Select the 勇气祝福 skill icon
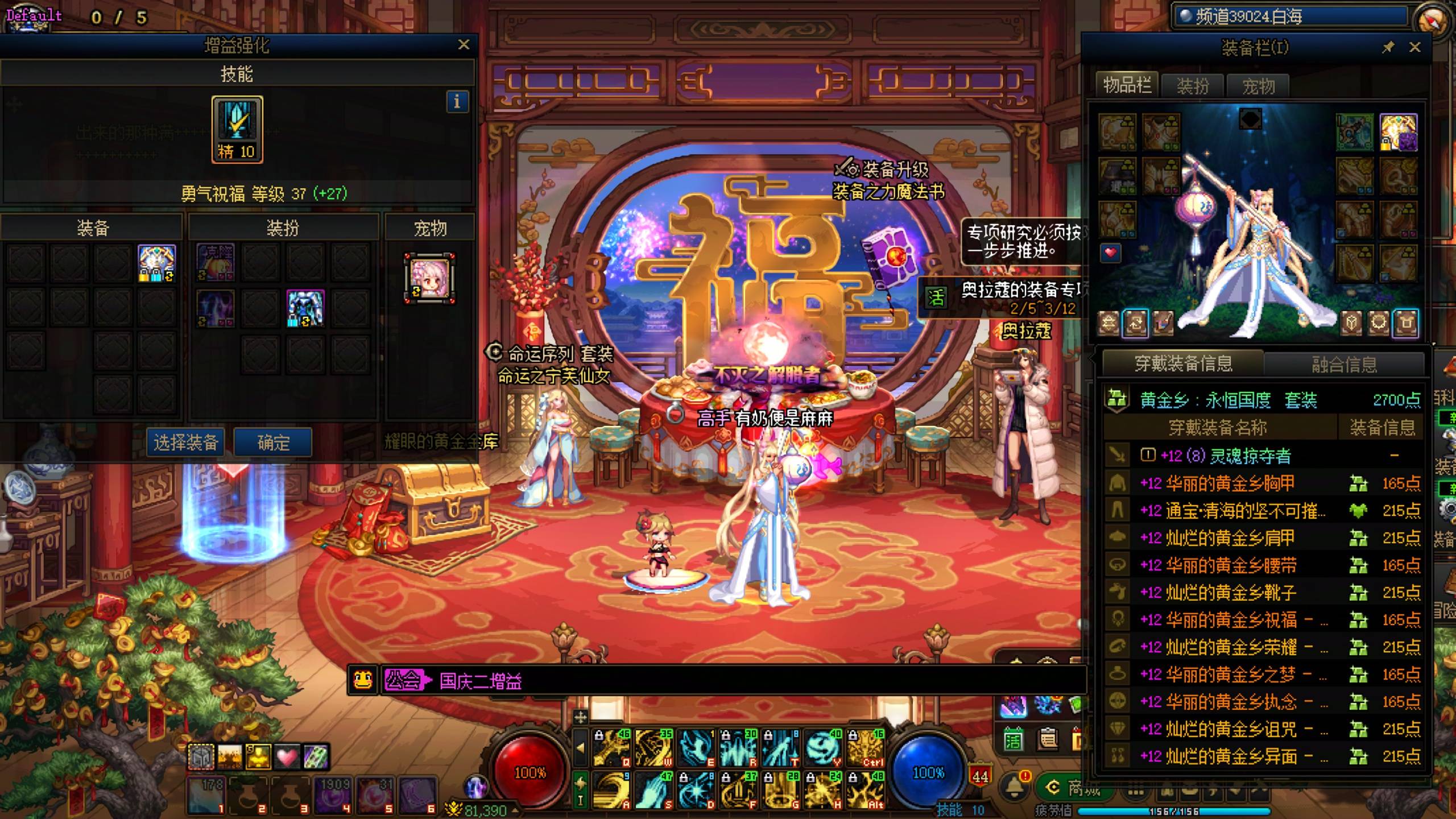Image resolution: width=1456 pixels, height=819 pixels. (237, 129)
